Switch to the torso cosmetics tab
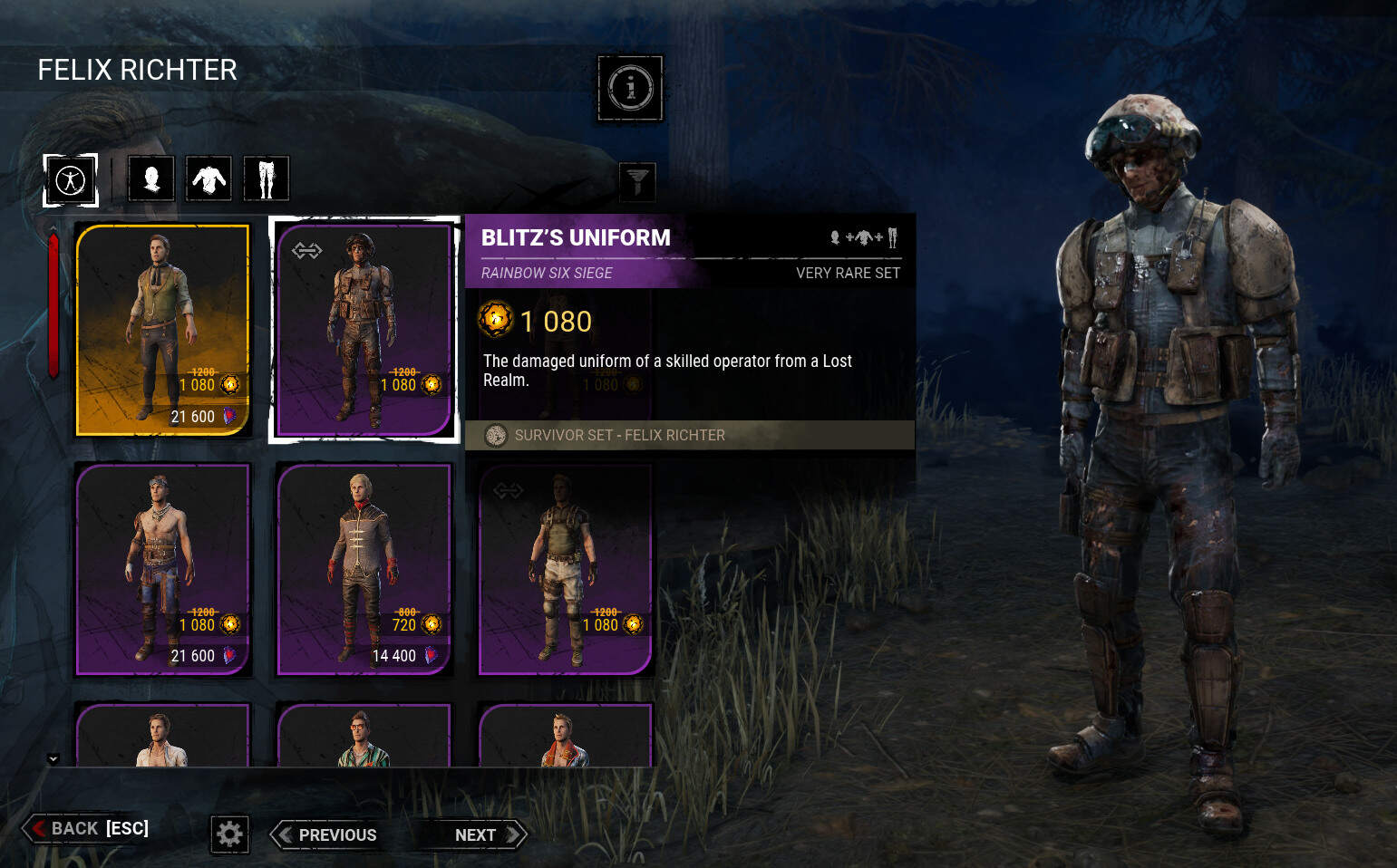Screen dimensions: 1397x868 coord(209,178)
